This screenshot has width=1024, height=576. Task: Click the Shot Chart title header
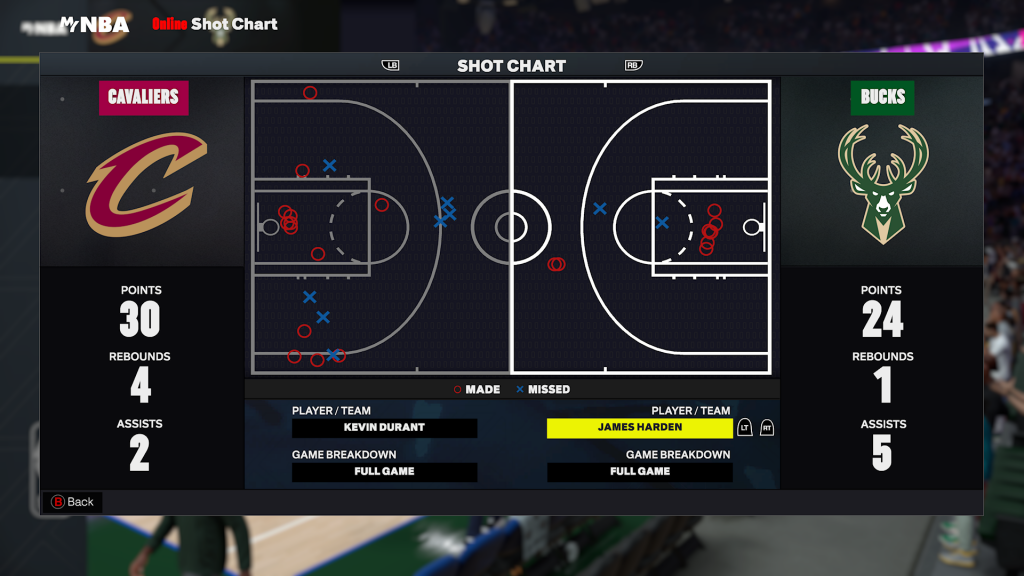click(511, 66)
